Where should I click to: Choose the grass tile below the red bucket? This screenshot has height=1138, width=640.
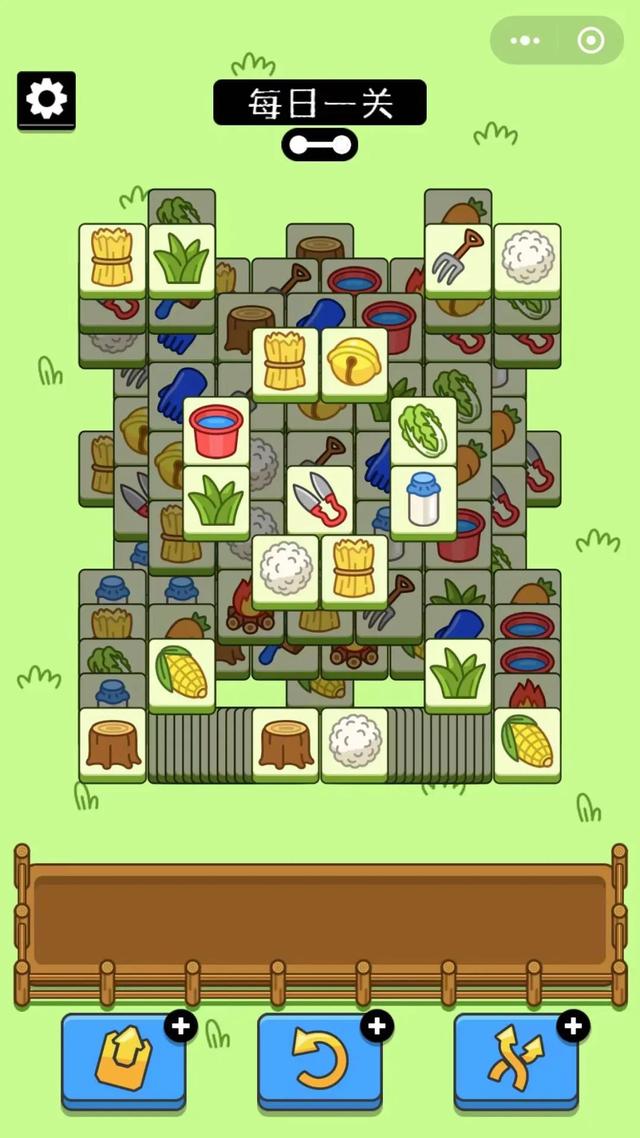[x=216, y=499]
